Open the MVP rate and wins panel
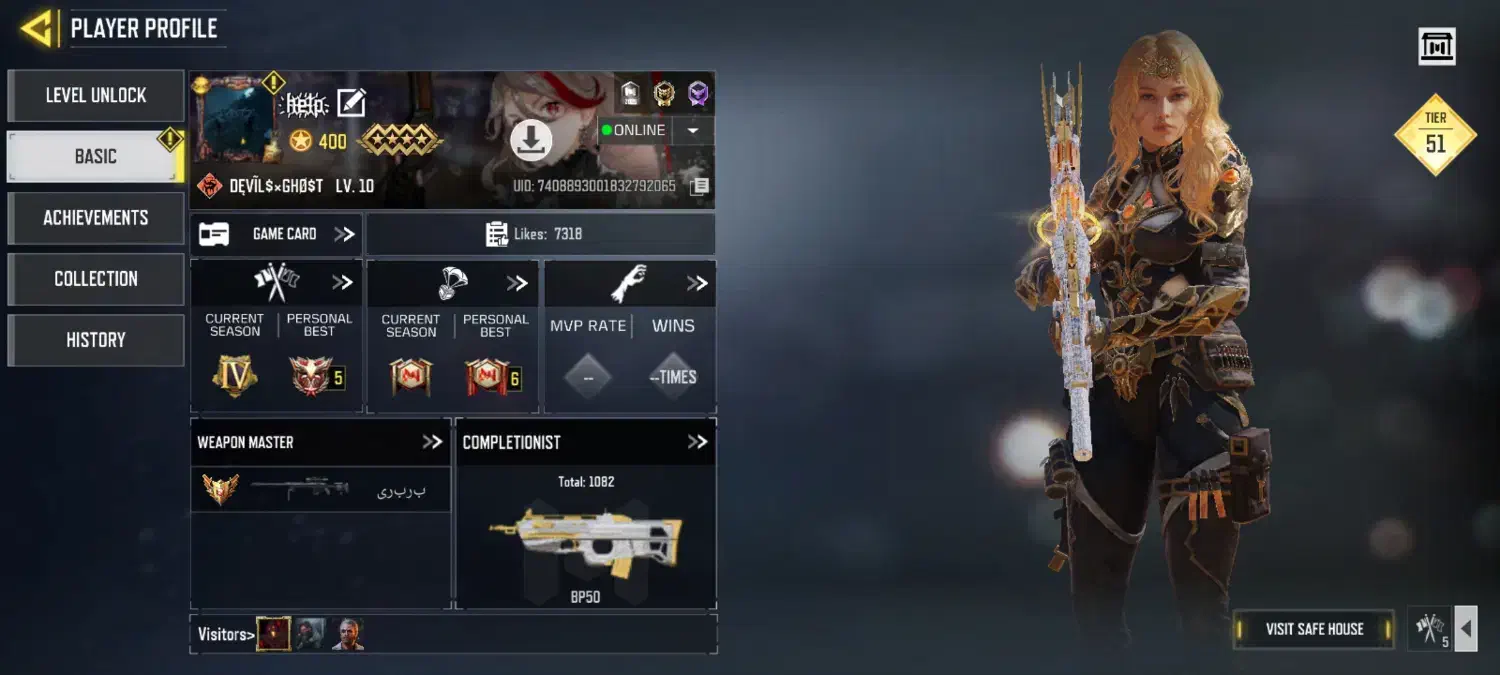Image resolution: width=1500 pixels, height=675 pixels. coord(697,284)
